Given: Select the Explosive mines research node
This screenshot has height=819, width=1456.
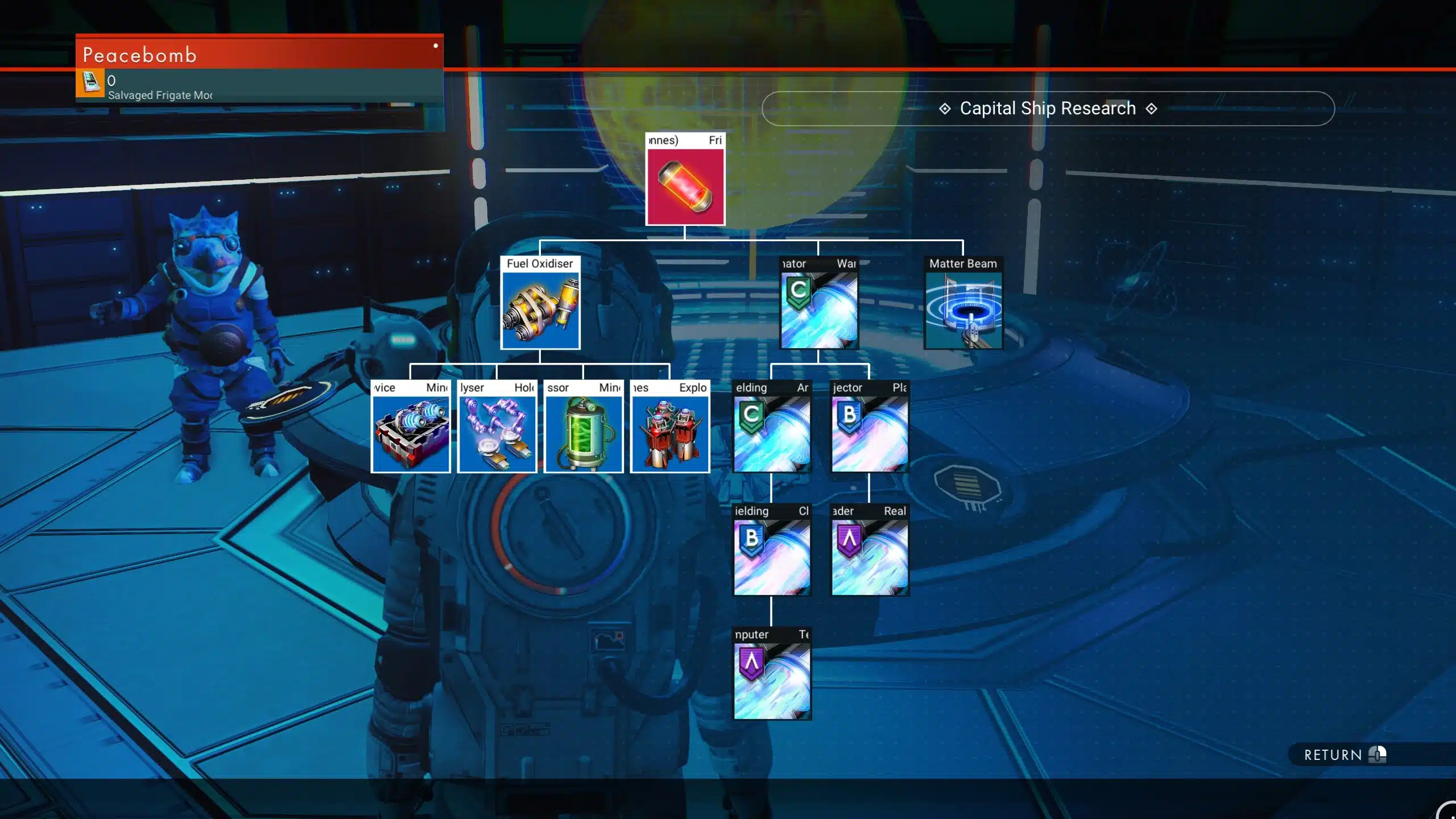Looking at the screenshot, I should coord(669,429).
